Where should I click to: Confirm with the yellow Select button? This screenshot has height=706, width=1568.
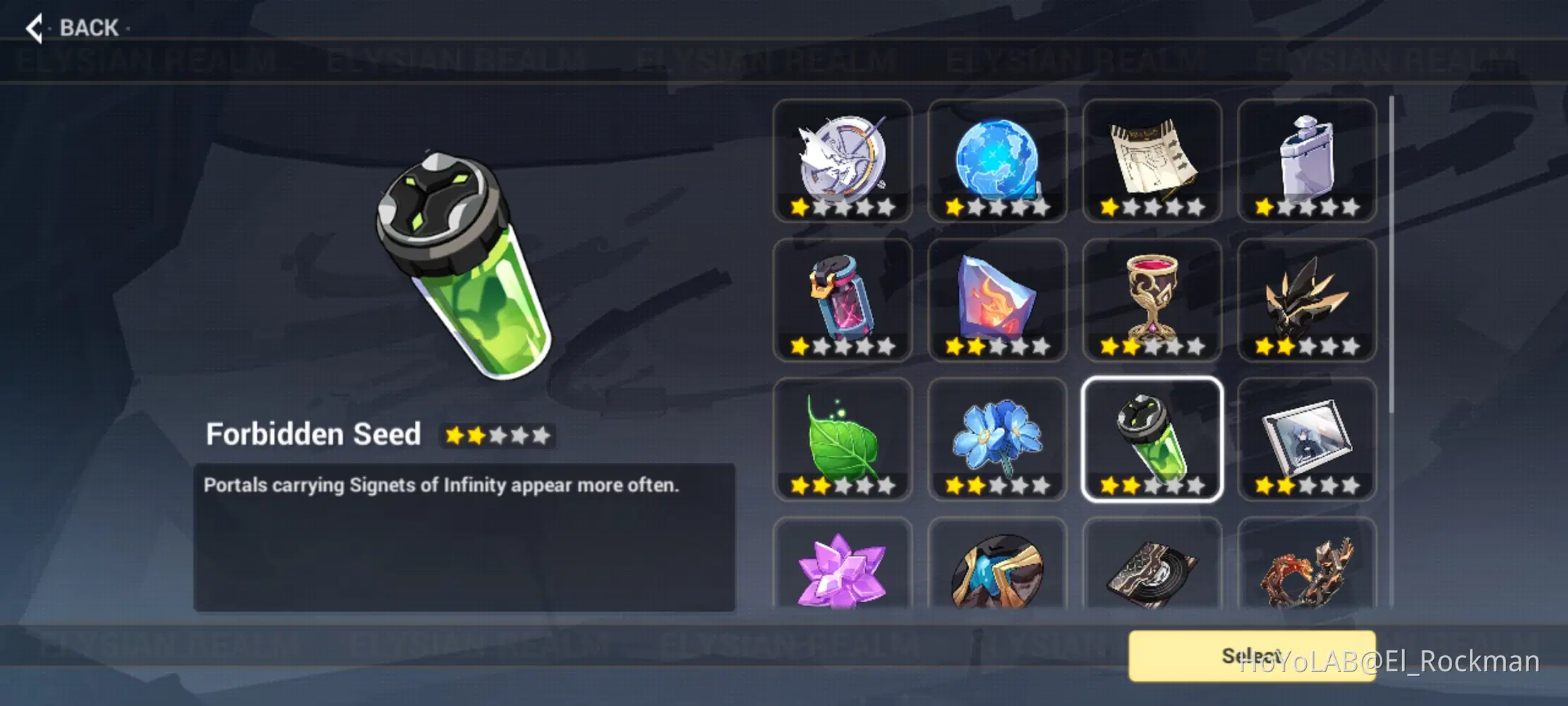[1251, 656]
